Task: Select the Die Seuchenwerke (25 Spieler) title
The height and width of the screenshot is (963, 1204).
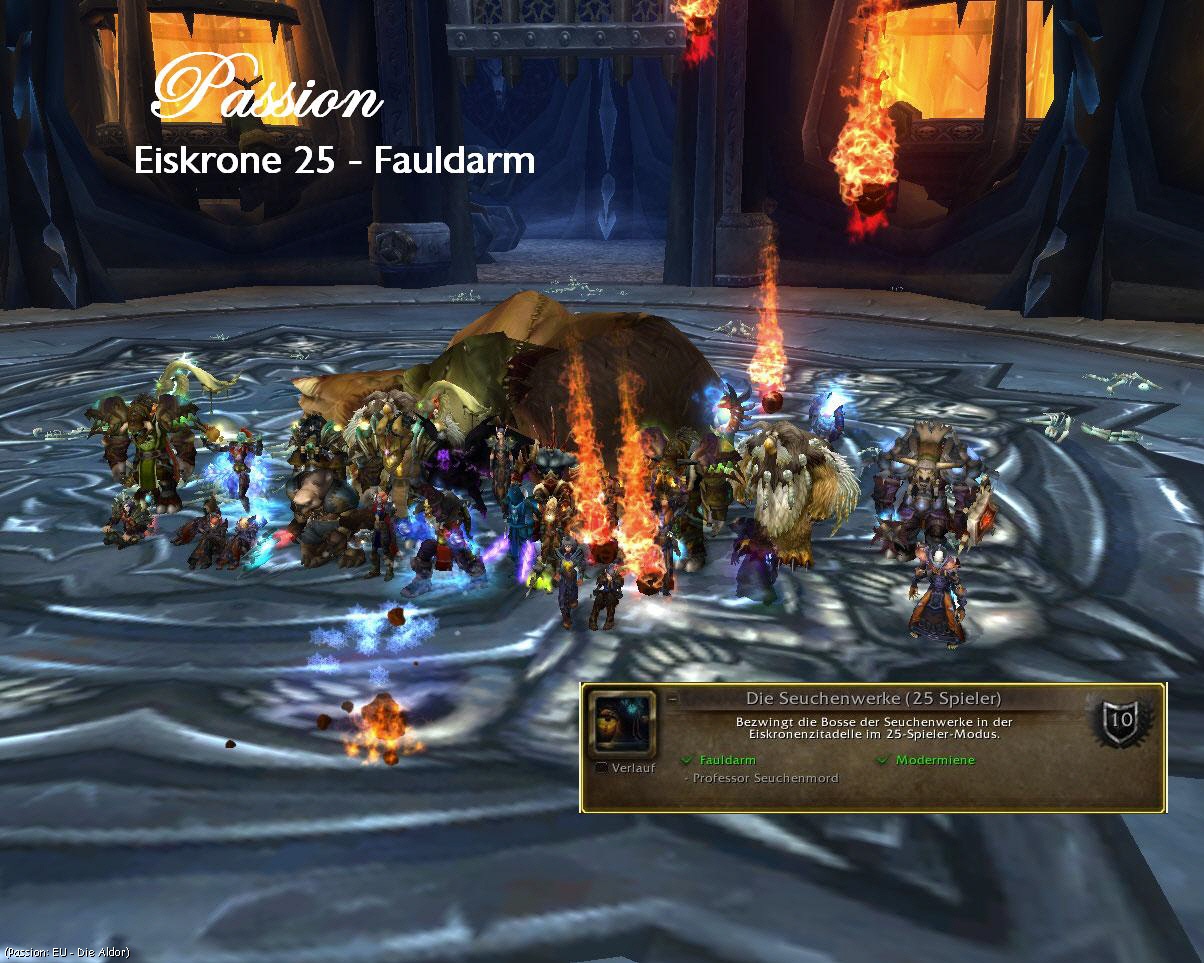Action: (873, 699)
